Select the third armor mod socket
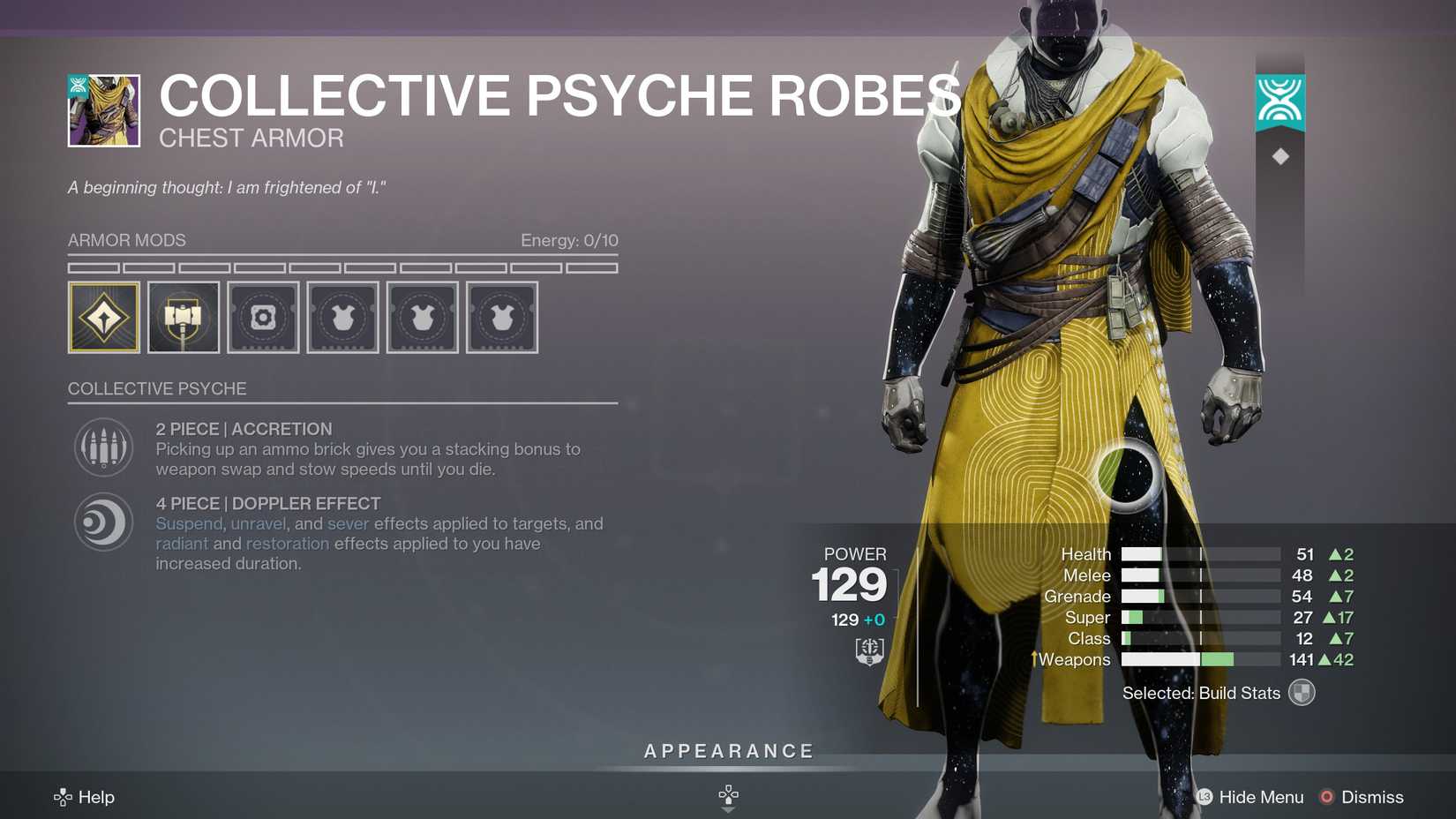The image size is (1456, 819). coord(263,317)
